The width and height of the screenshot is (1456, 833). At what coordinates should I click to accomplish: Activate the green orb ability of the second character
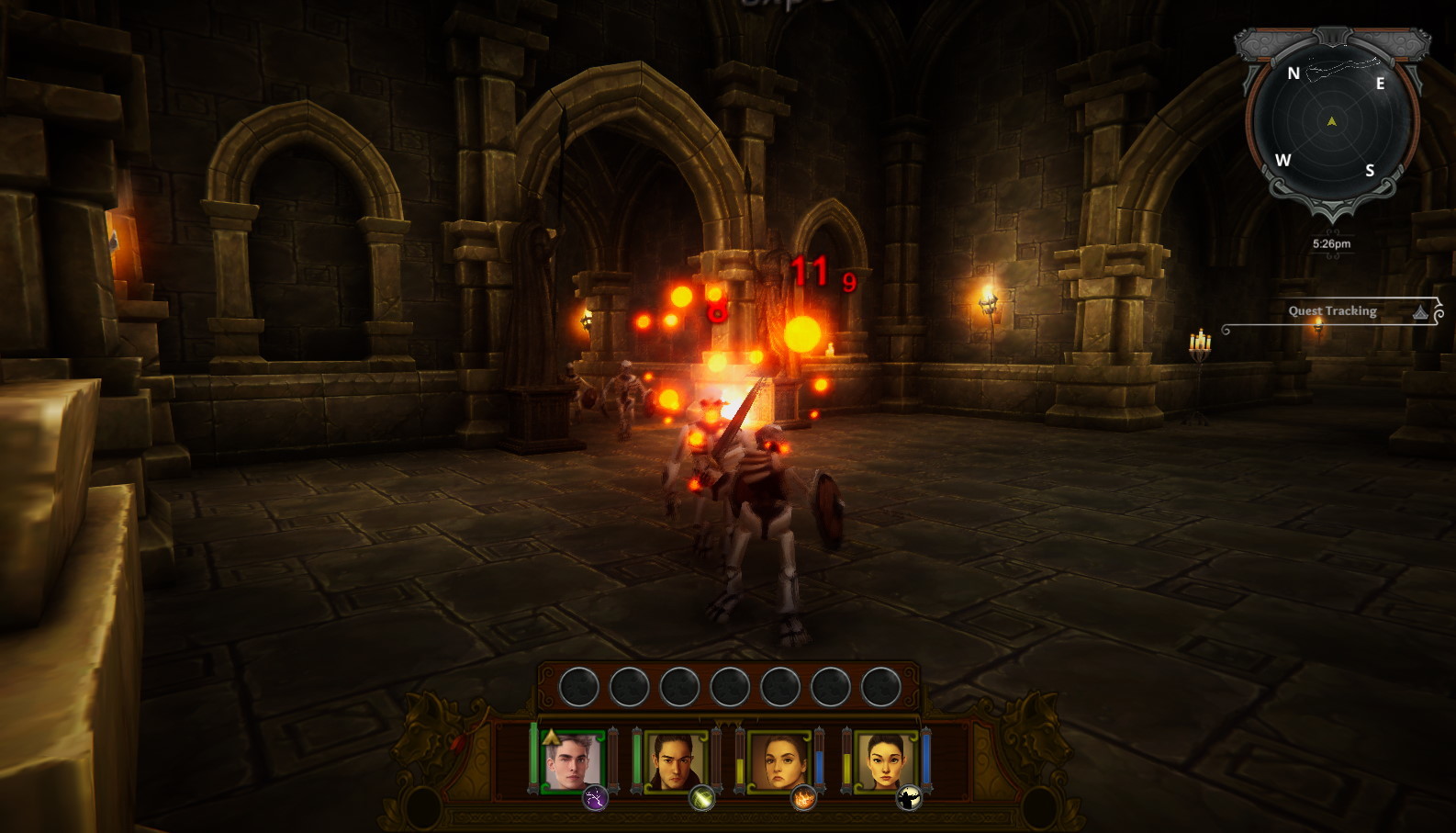(x=700, y=797)
